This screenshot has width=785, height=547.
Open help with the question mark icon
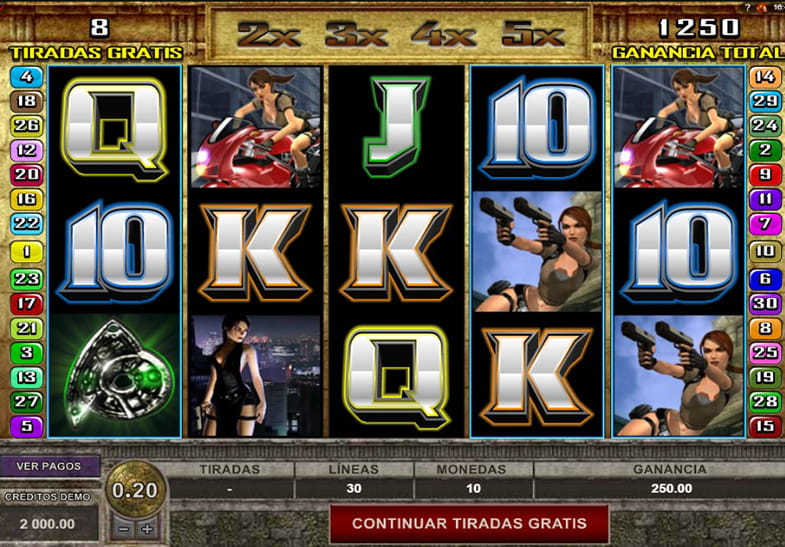pyautogui.click(x=748, y=7)
